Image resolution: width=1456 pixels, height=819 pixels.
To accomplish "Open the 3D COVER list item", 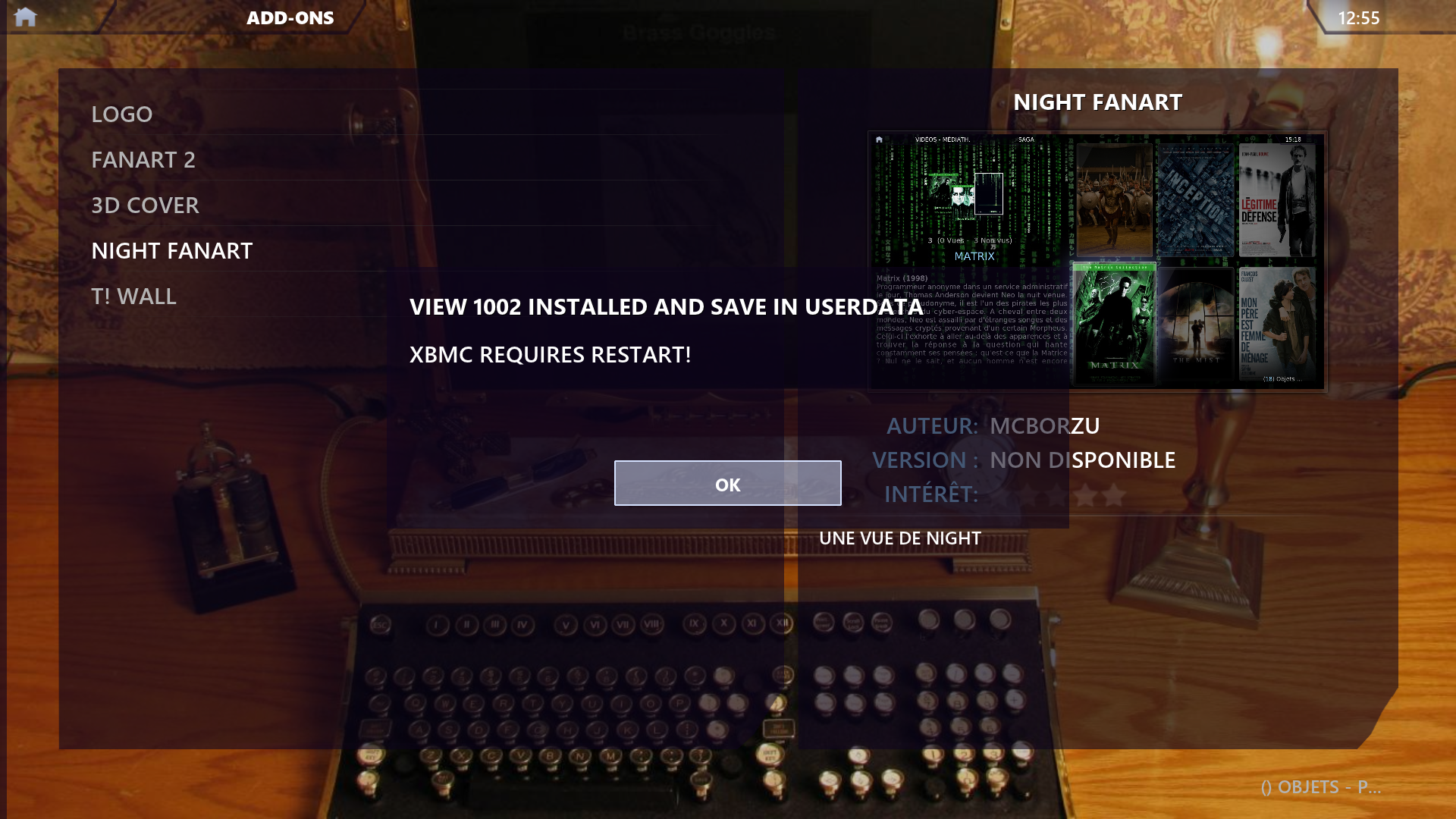I will pyautogui.click(x=145, y=205).
